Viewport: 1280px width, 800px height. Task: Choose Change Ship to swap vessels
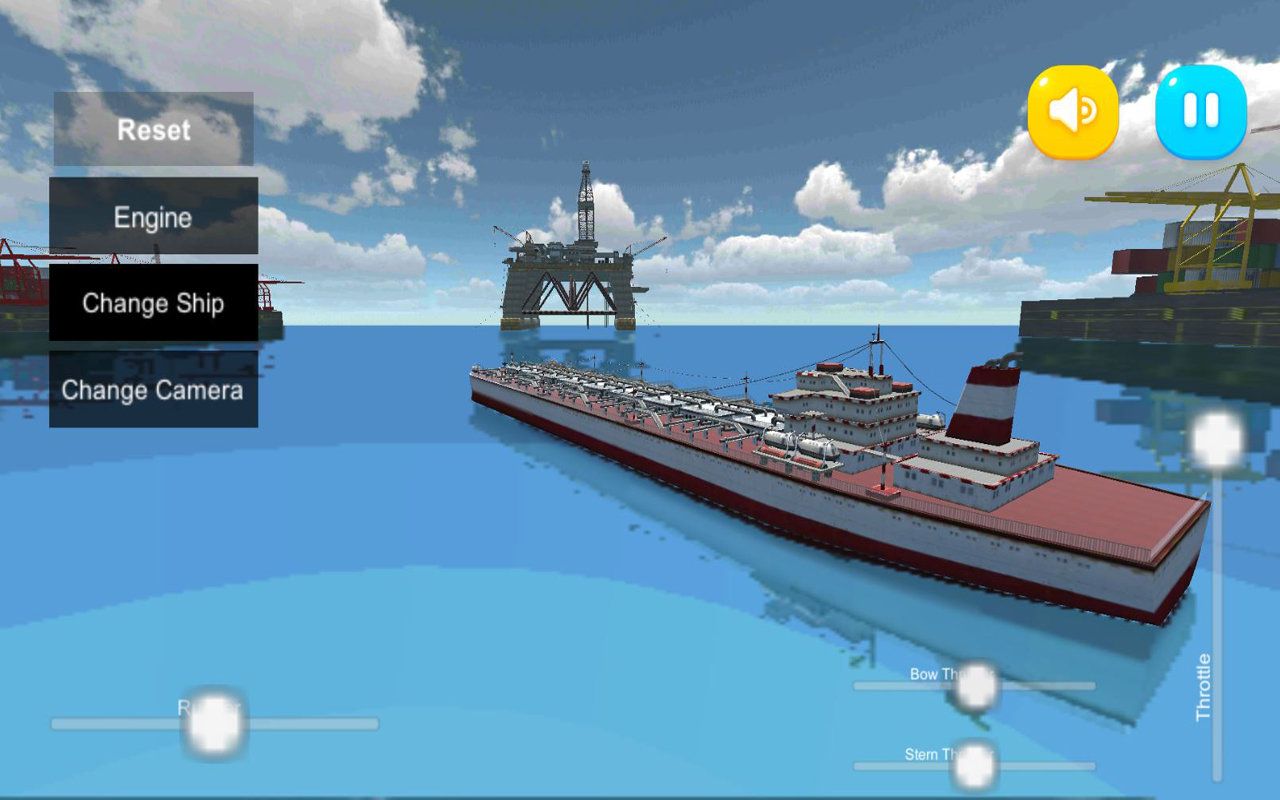153,303
